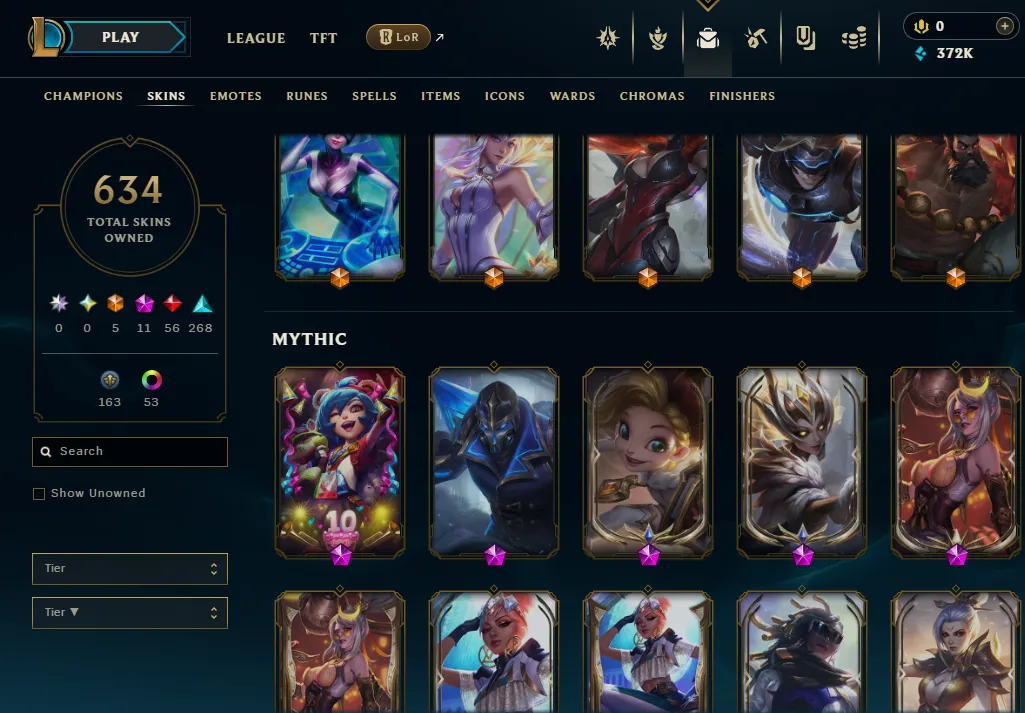The width and height of the screenshot is (1025, 713).
Task: Open the Chromas tab
Action: (x=652, y=96)
